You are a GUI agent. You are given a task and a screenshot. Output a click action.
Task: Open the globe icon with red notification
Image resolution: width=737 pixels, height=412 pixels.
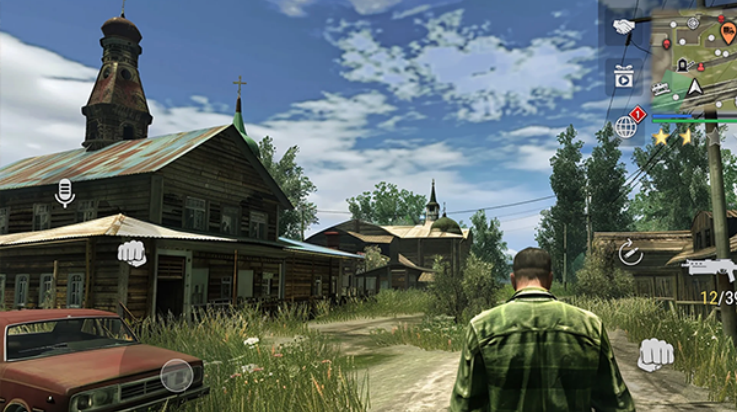coord(626,126)
